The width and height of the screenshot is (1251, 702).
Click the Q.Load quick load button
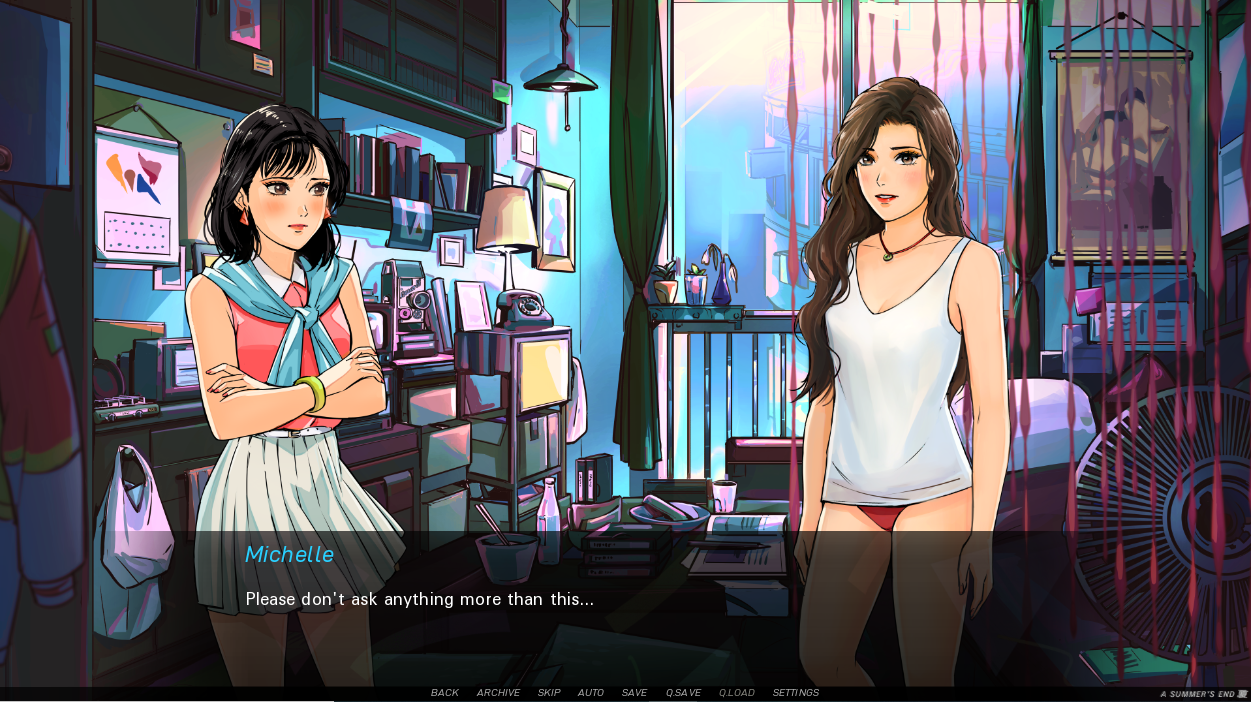click(737, 693)
